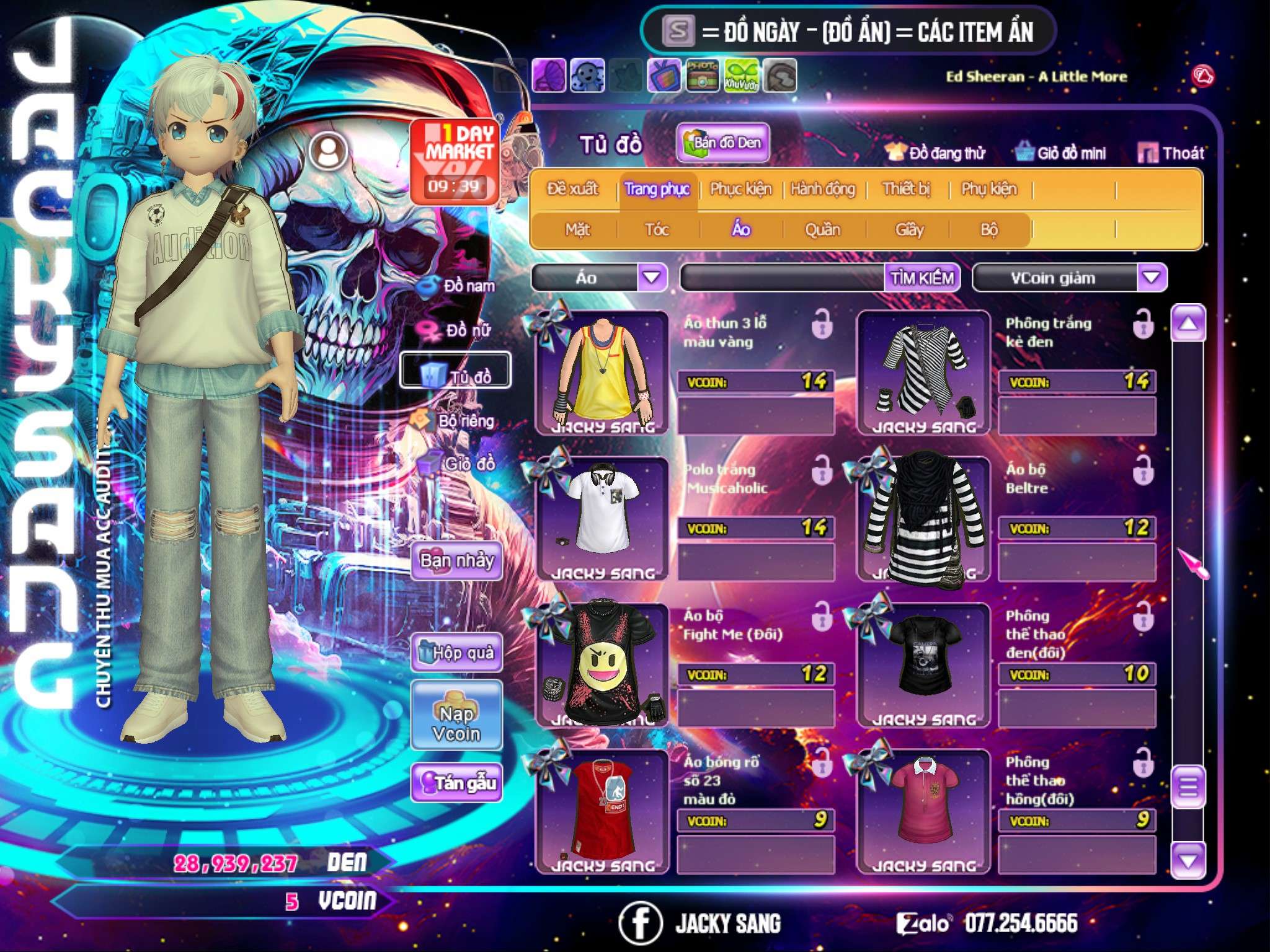This screenshot has height=952, width=1270.
Task: Open the Bạn nhảy menu
Action: pos(457,561)
